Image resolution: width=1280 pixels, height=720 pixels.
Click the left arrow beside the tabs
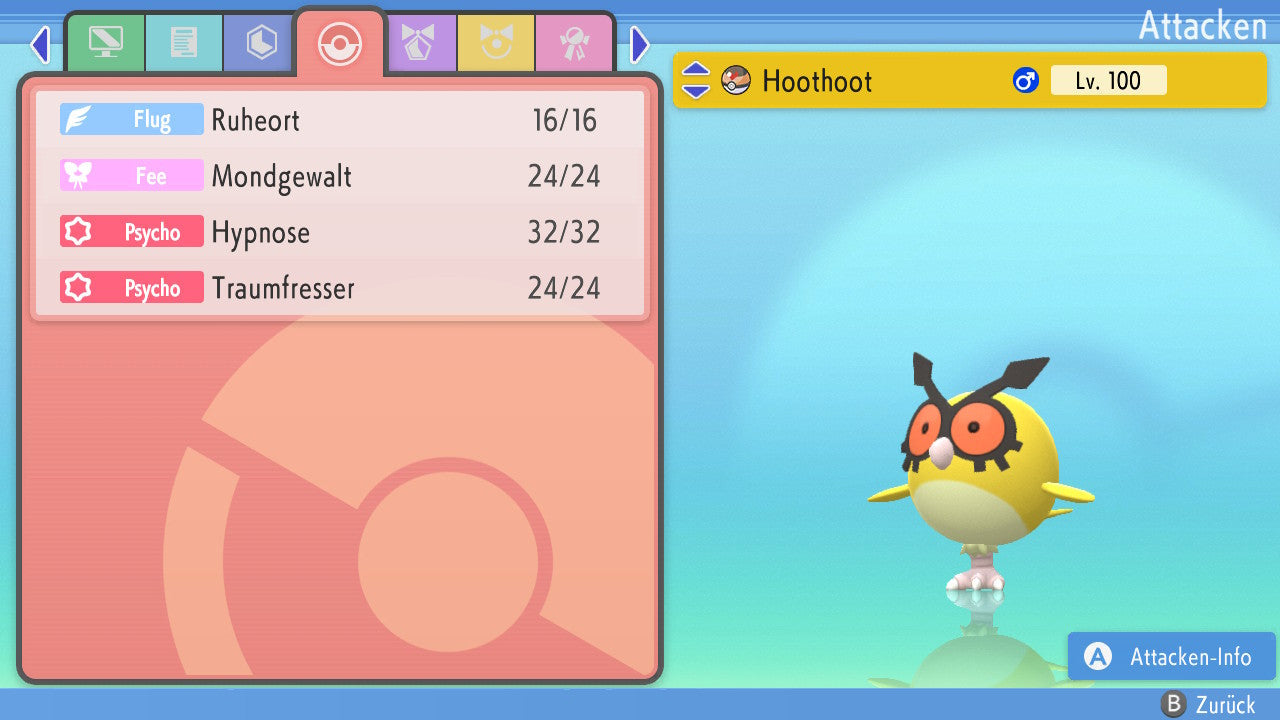coord(39,44)
